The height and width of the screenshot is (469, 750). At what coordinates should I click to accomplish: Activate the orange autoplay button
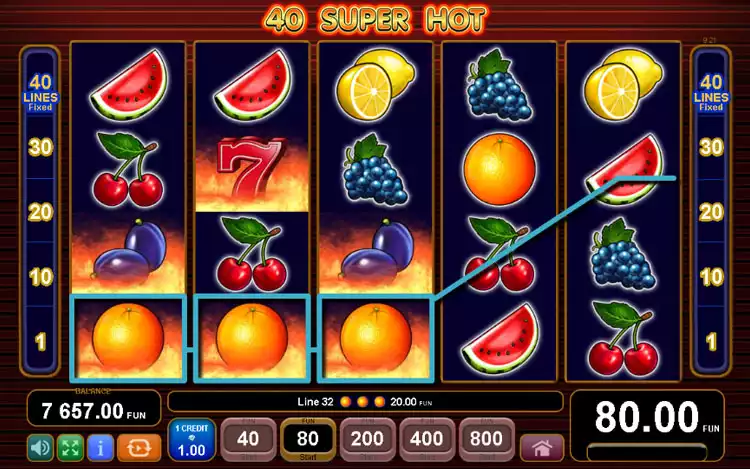(x=138, y=446)
